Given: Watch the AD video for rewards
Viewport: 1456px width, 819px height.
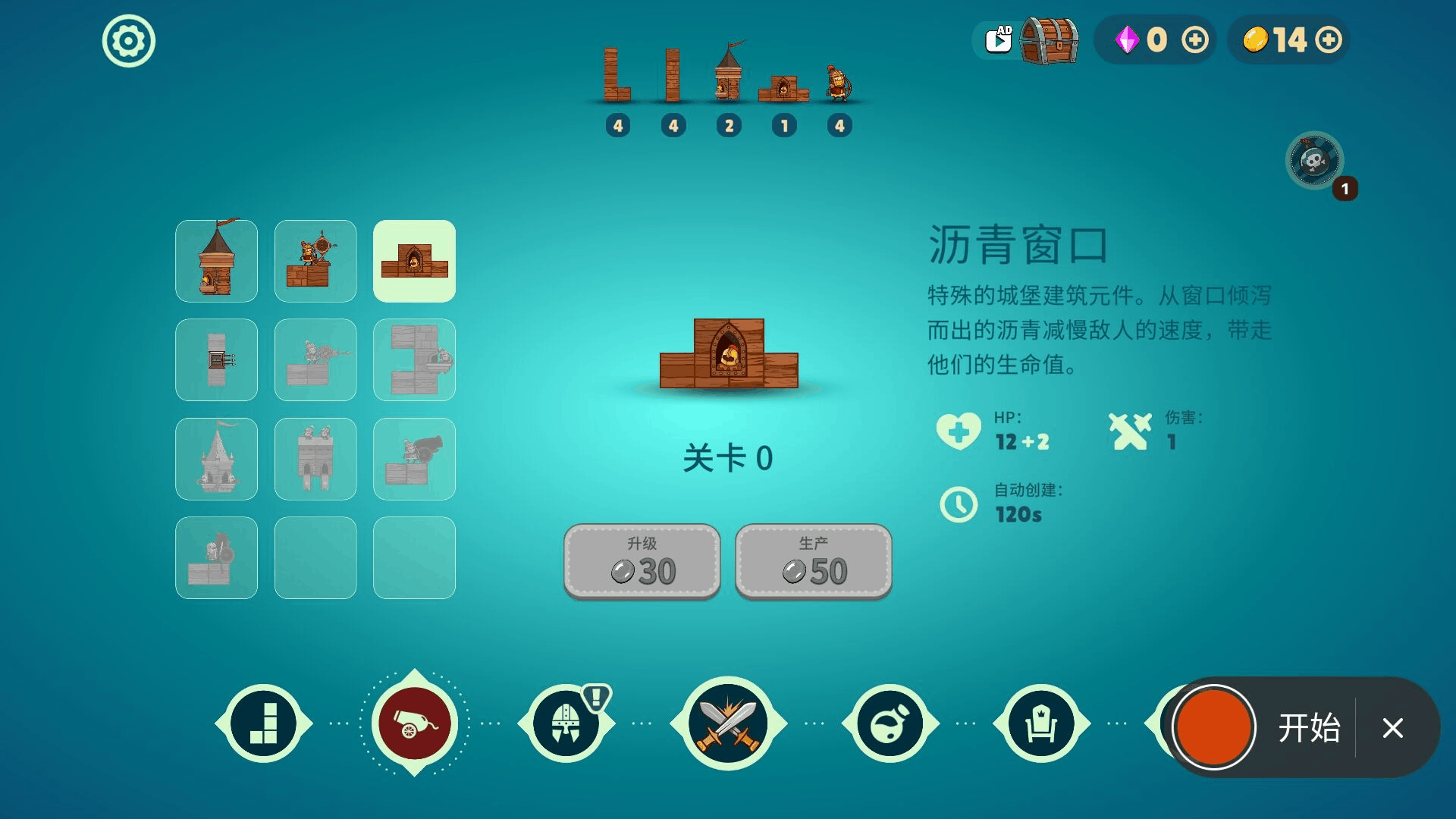Looking at the screenshot, I should pyautogui.click(x=998, y=38).
